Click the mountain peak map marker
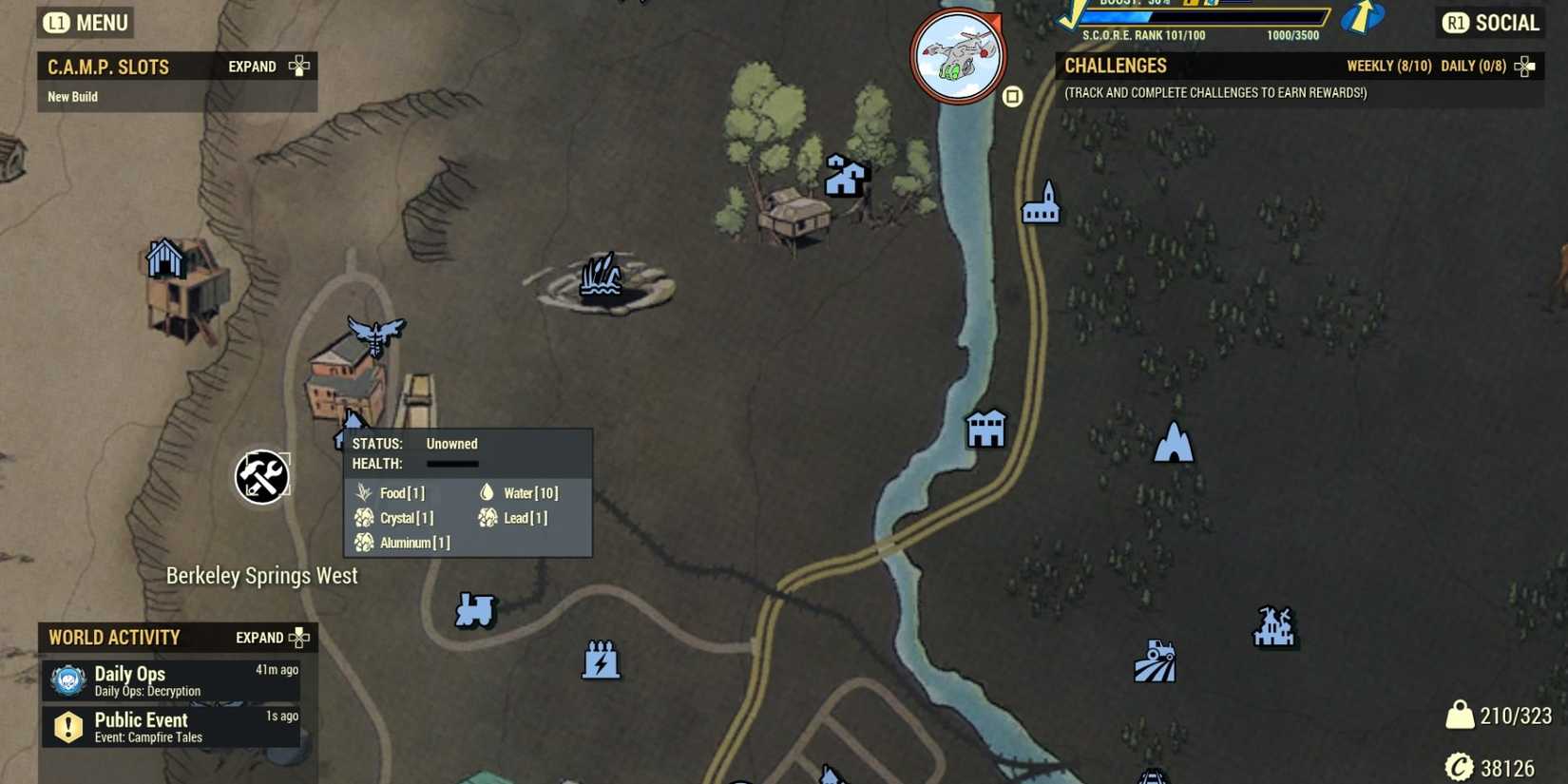 pyautogui.click(x=1172, y=443)
